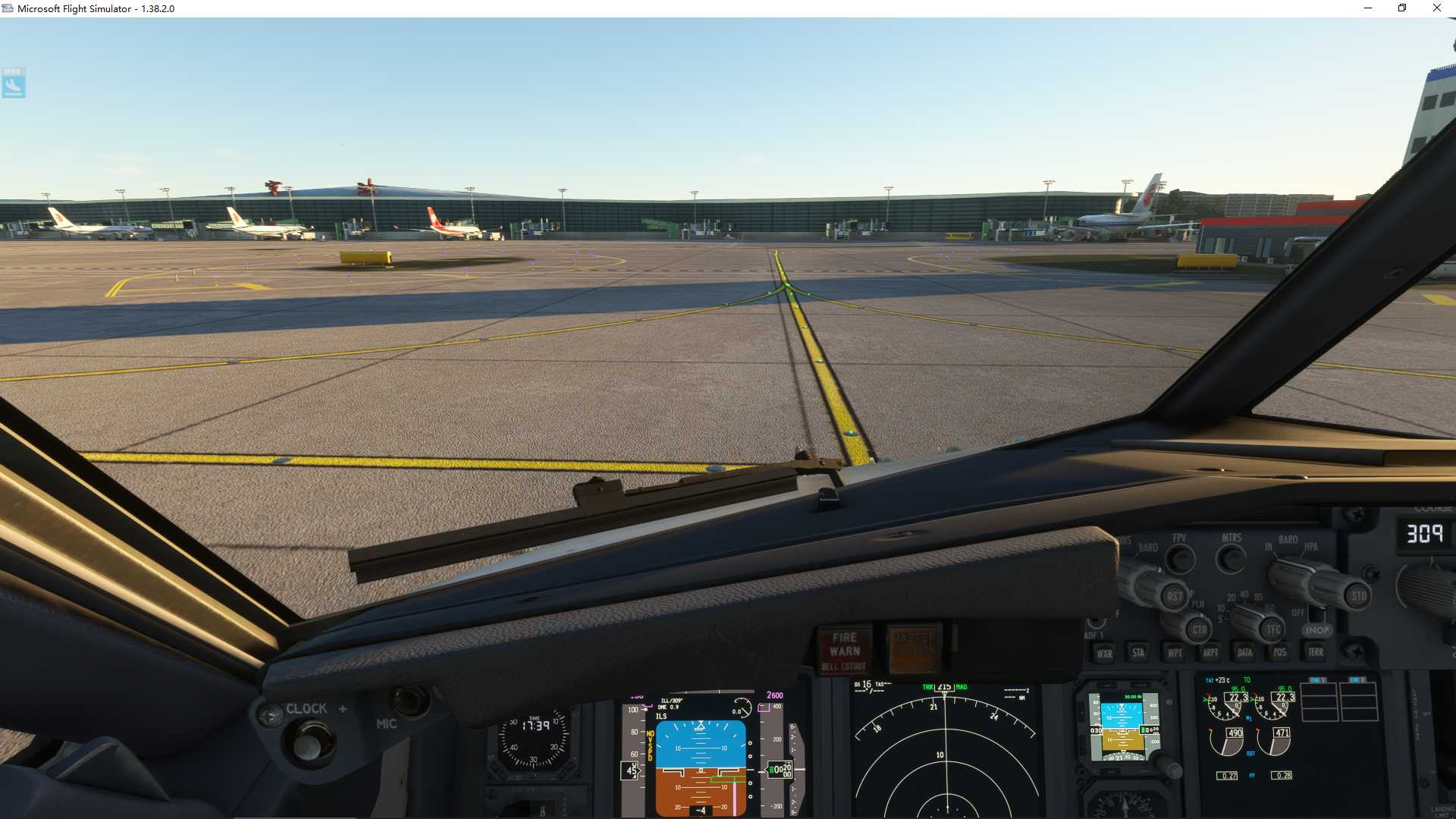
Task: Select the WXR weather radar button
Action: [x=1106, y=653]
